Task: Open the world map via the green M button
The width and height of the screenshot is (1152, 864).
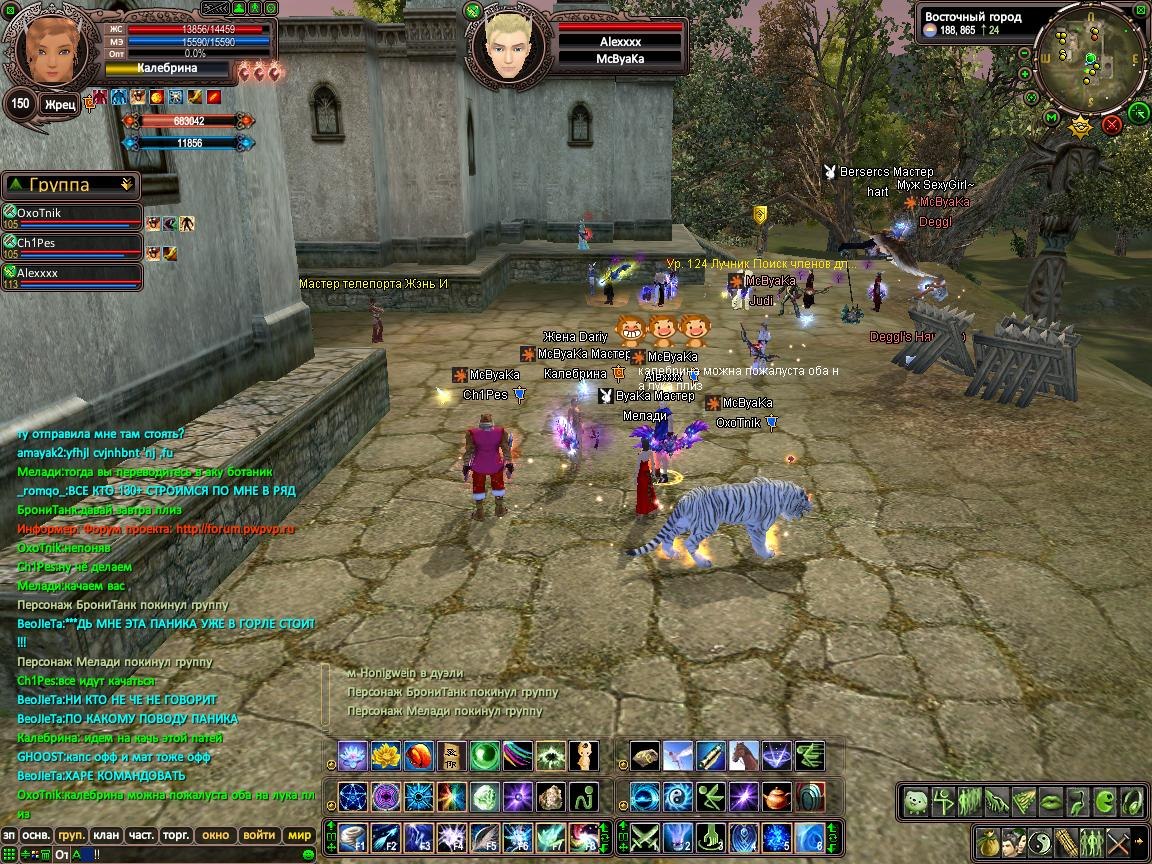Action: [1051, 117]
